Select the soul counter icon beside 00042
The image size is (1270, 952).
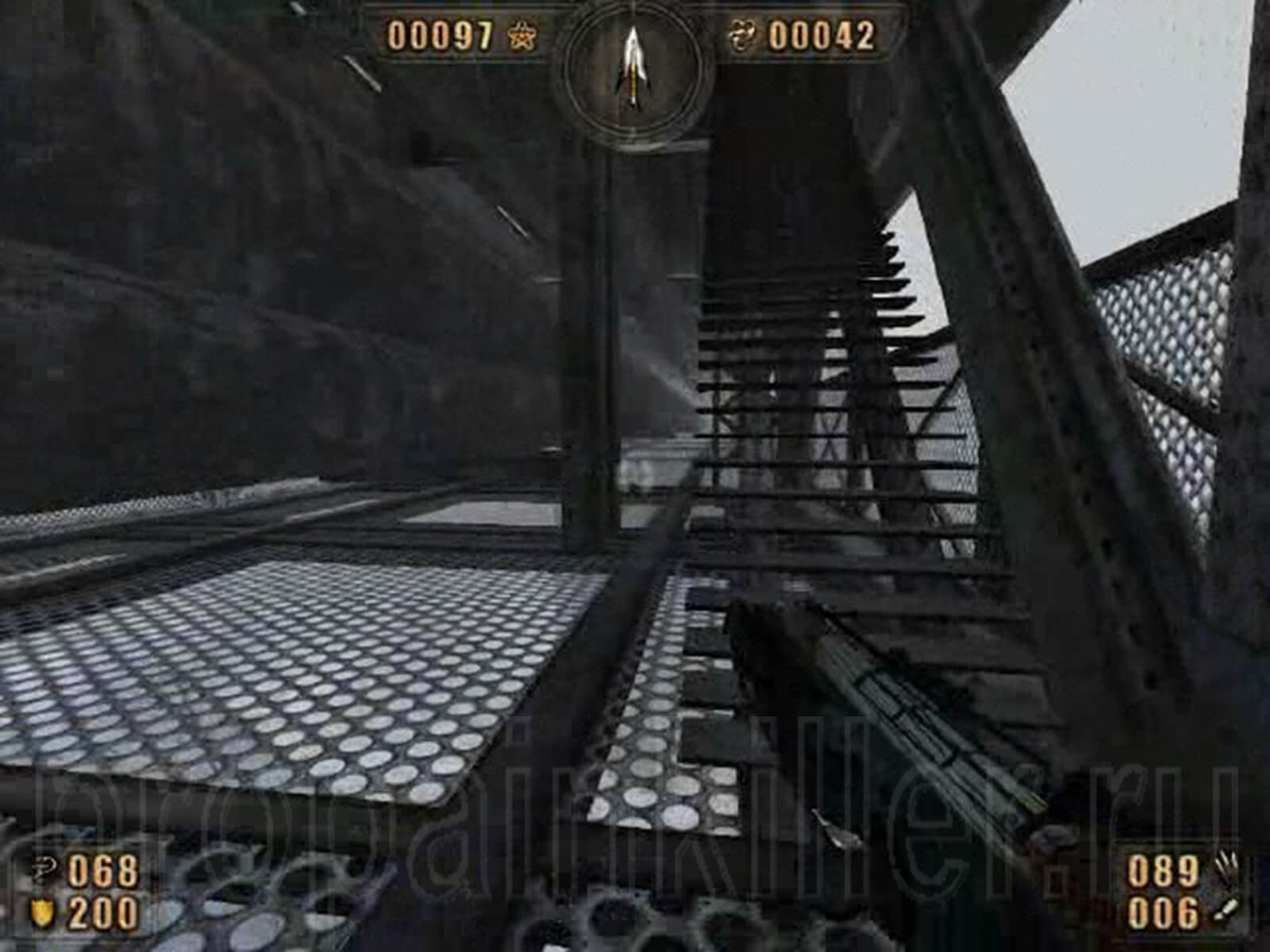[x=743, y=35]
